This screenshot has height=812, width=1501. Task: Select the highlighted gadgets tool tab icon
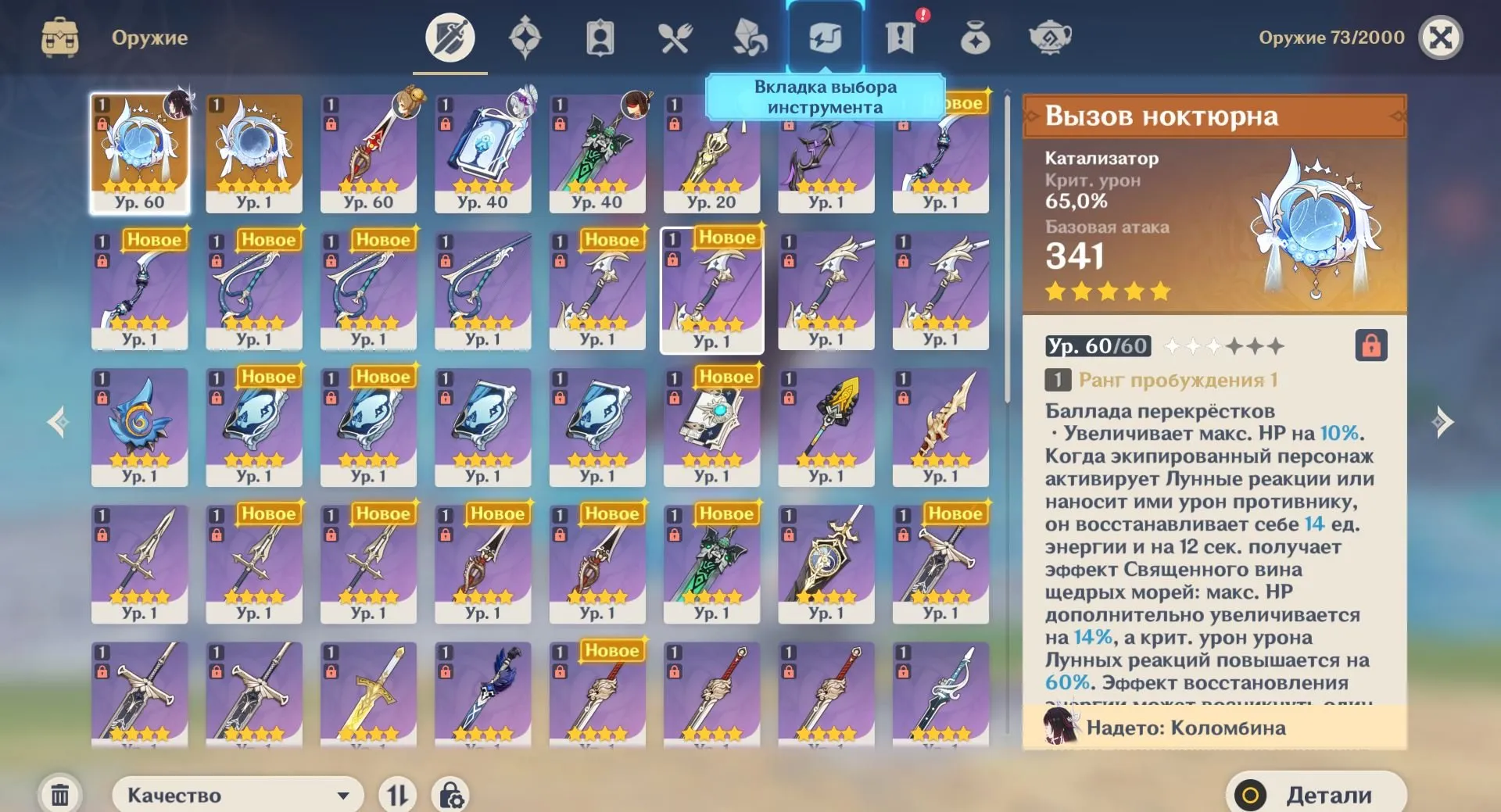tap(825, 35)
